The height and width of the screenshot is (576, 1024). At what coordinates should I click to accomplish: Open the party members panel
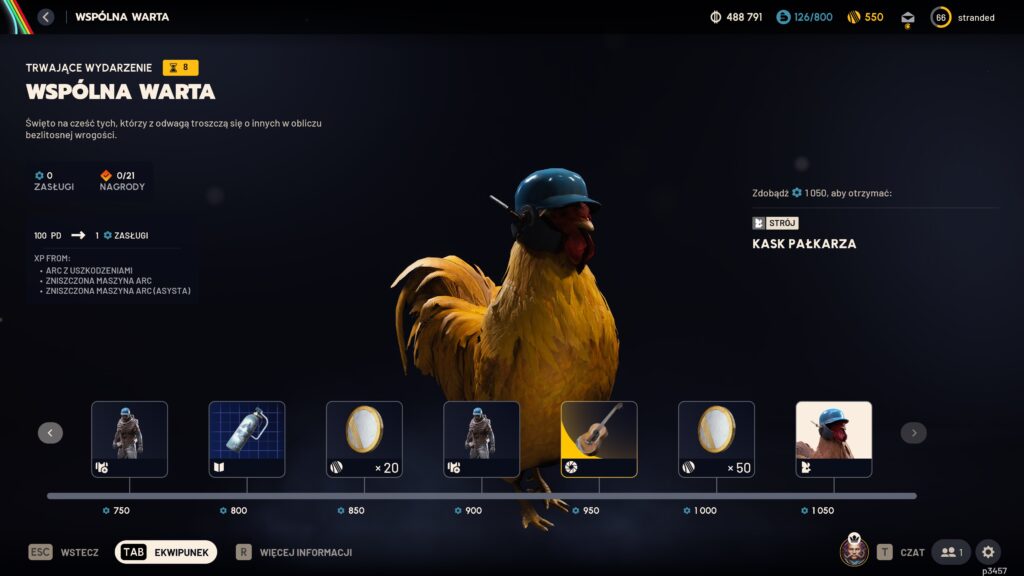click(x=951, y=552)
